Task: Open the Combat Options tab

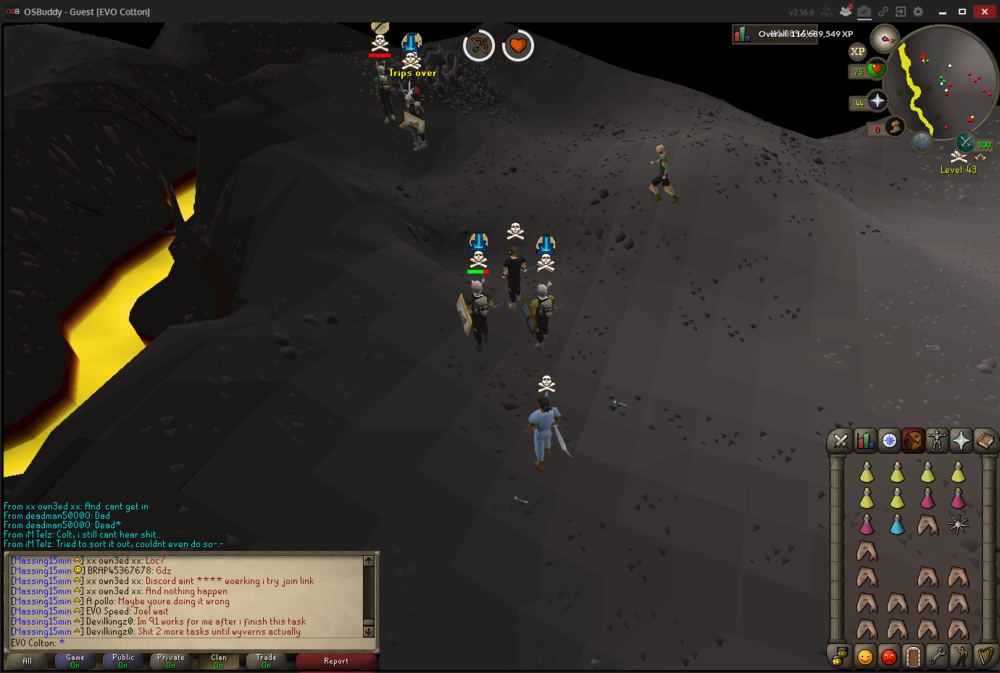Action: pos(841,440)
